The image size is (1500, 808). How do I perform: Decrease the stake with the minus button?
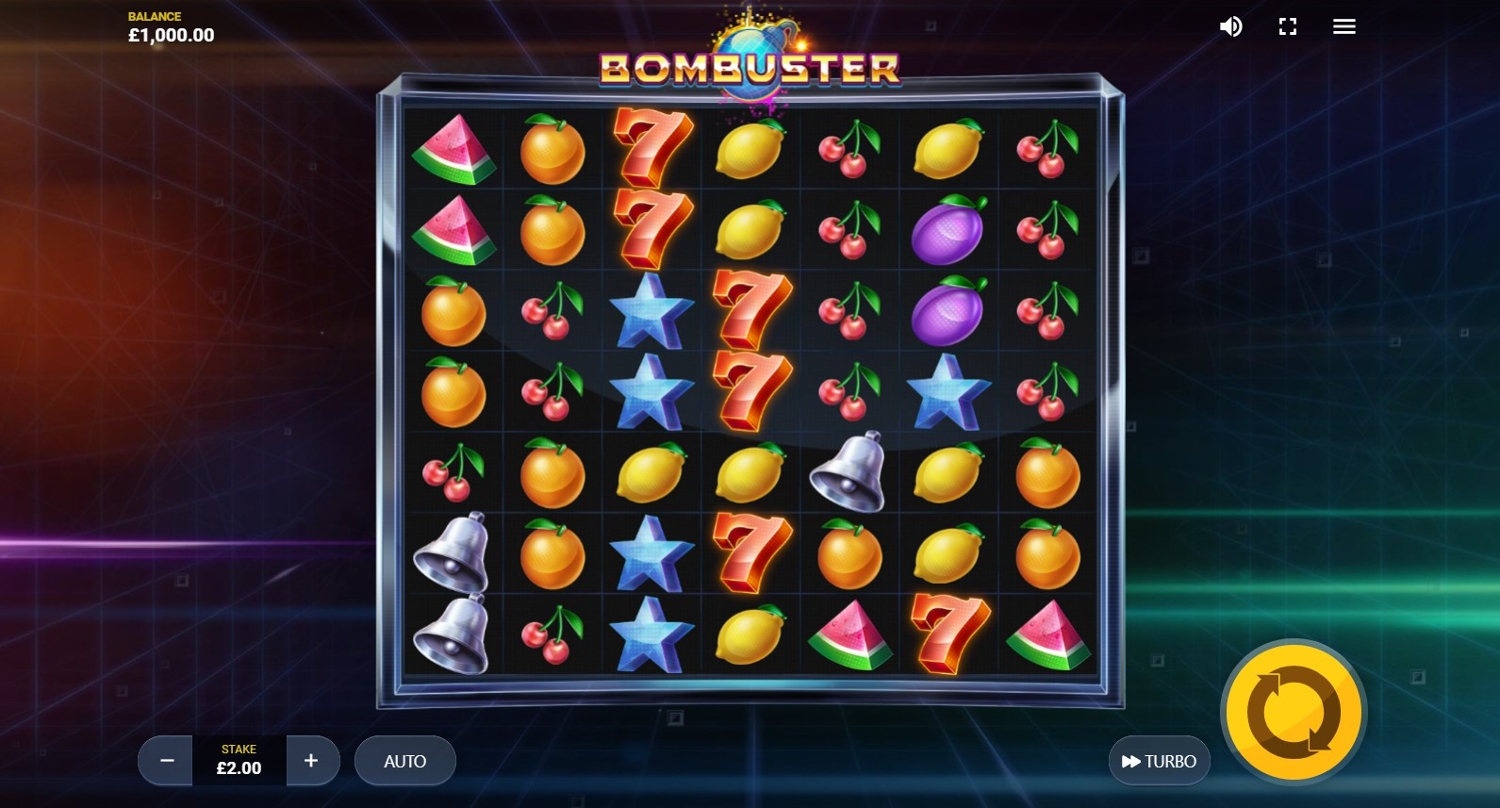tap(167, 761)
